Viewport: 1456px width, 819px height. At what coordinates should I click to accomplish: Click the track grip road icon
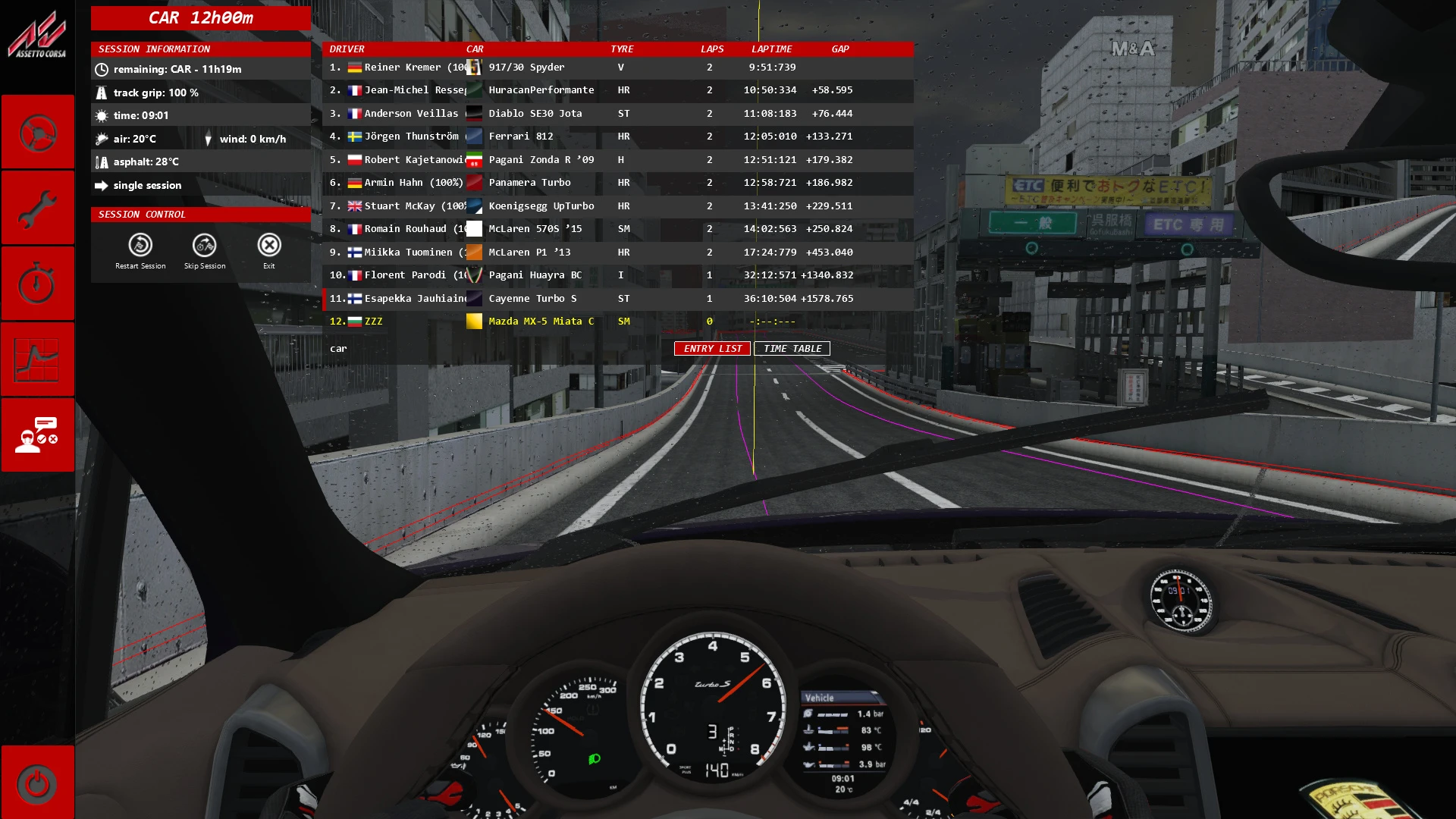(x=102, y=93)
